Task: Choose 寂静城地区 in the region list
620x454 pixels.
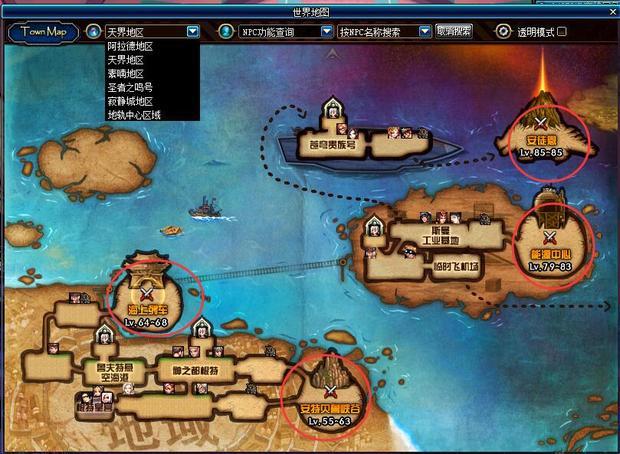Action: coord(130,101)
